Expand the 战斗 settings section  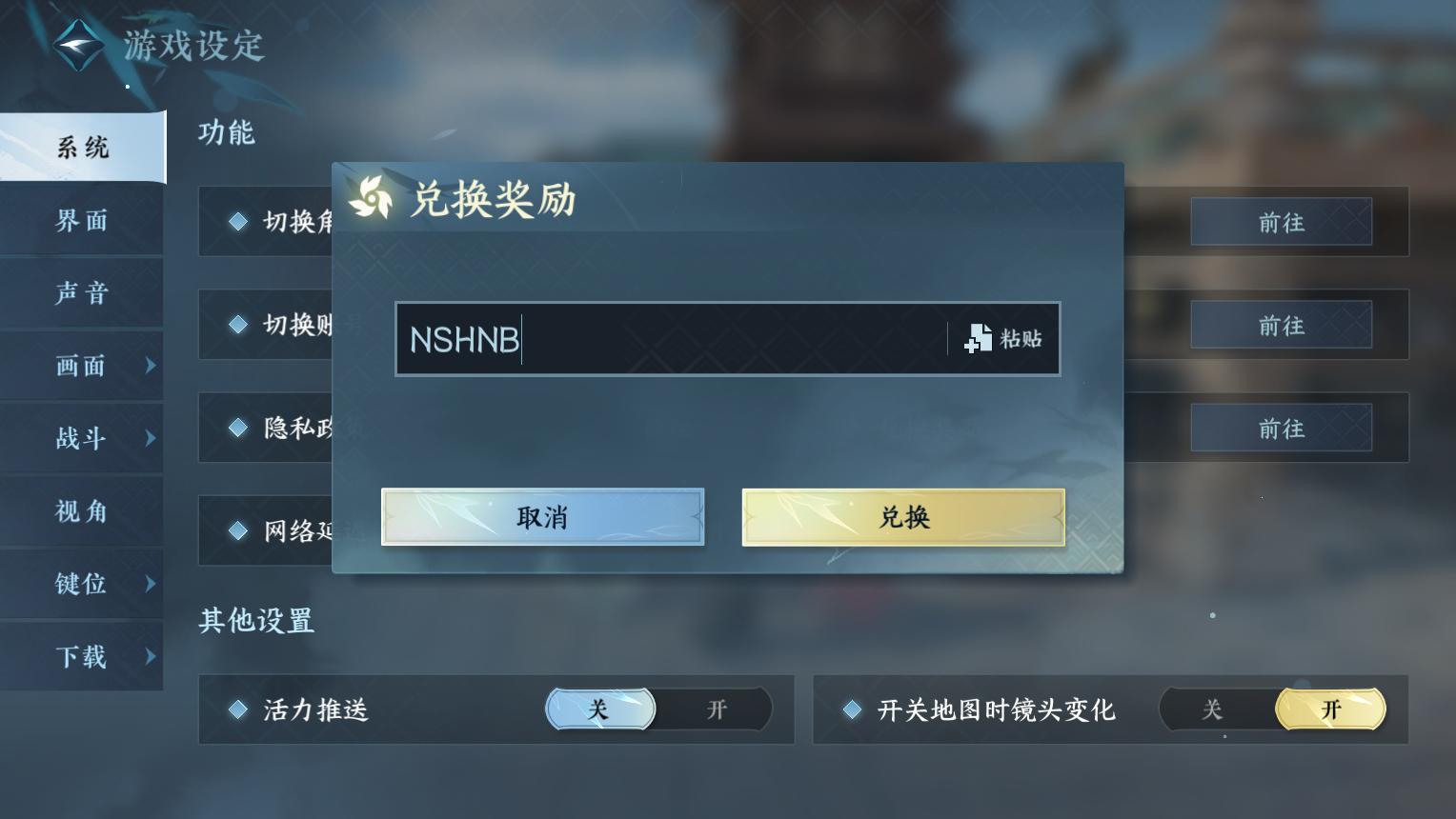pyautogui.click(x=82, y=439)
